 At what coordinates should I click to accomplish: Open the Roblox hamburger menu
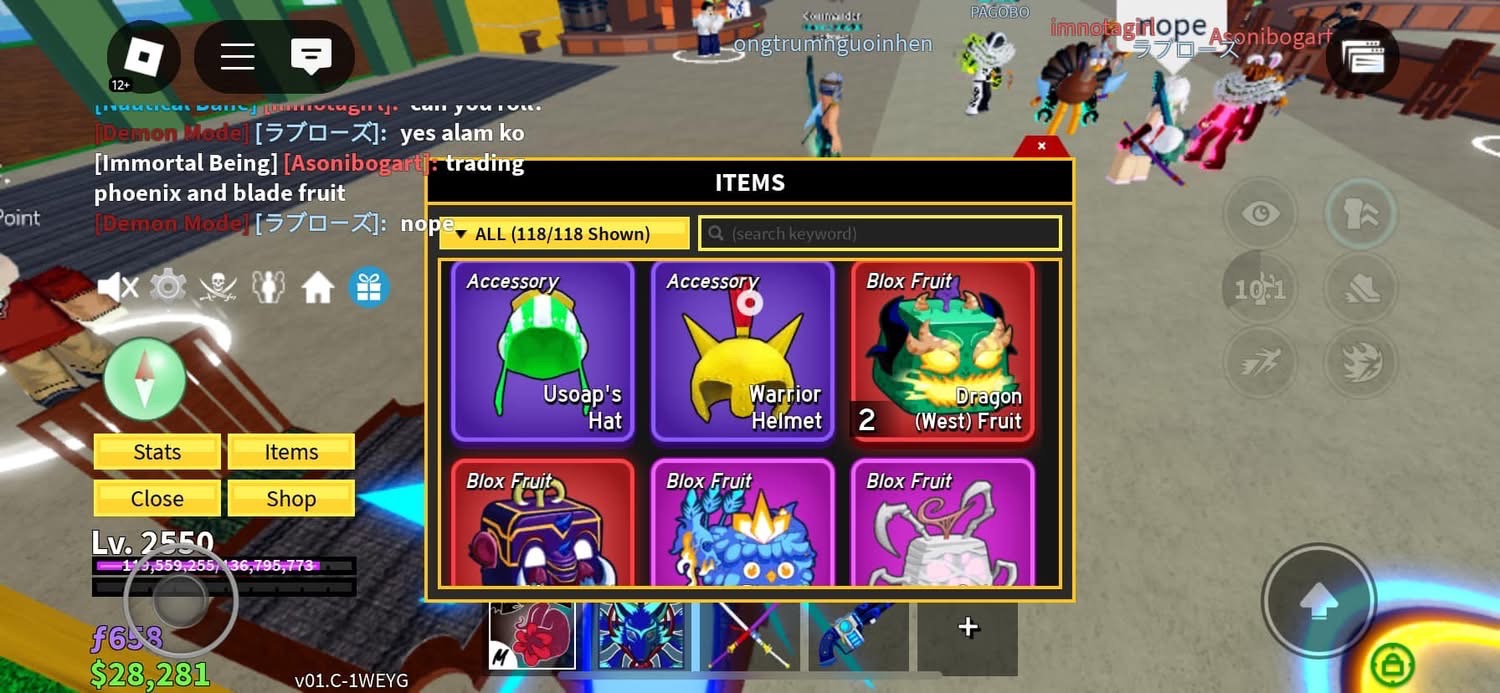click(x=237, y=56)
